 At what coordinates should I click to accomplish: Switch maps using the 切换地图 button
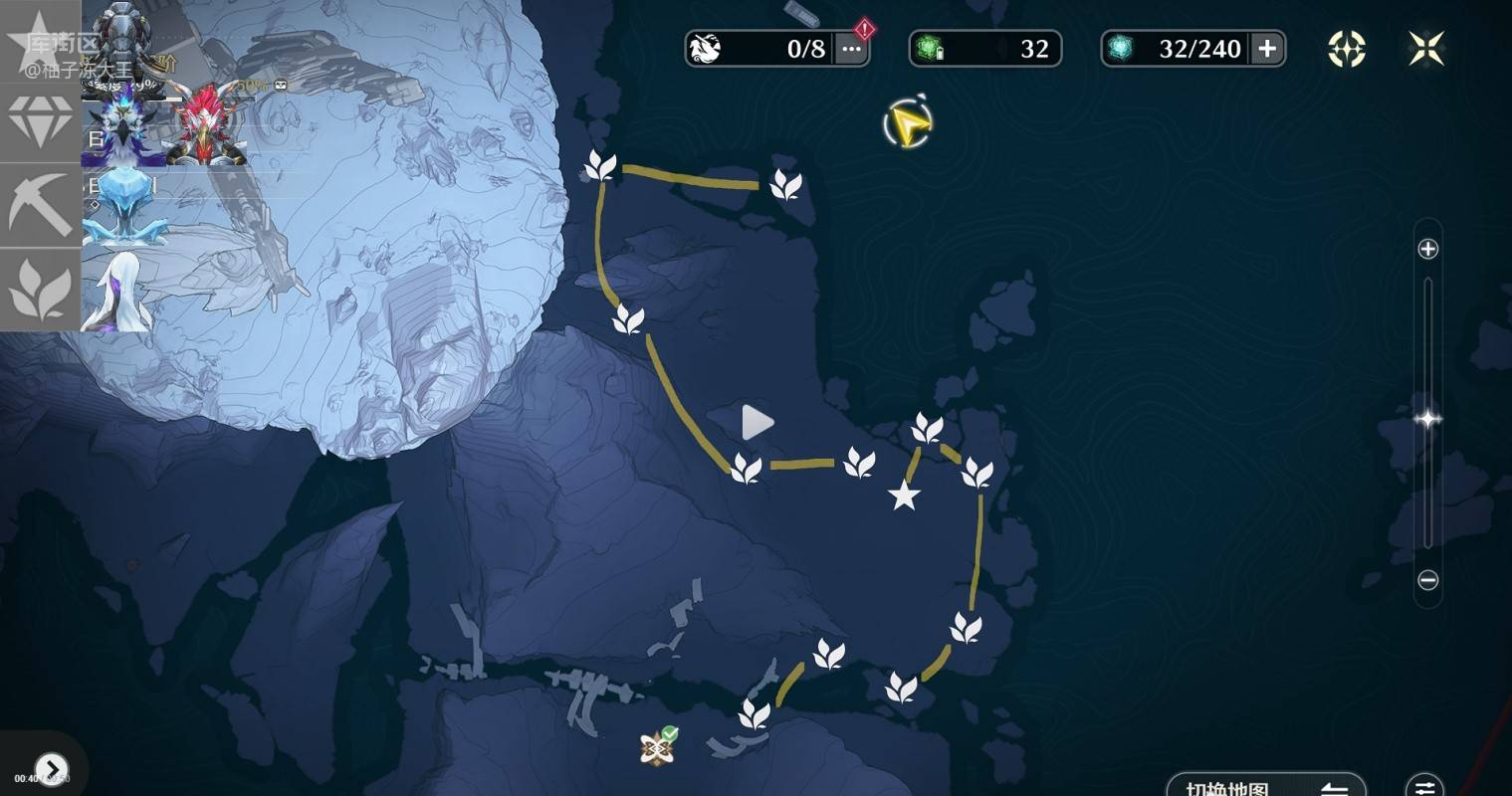click(1265, 786)
